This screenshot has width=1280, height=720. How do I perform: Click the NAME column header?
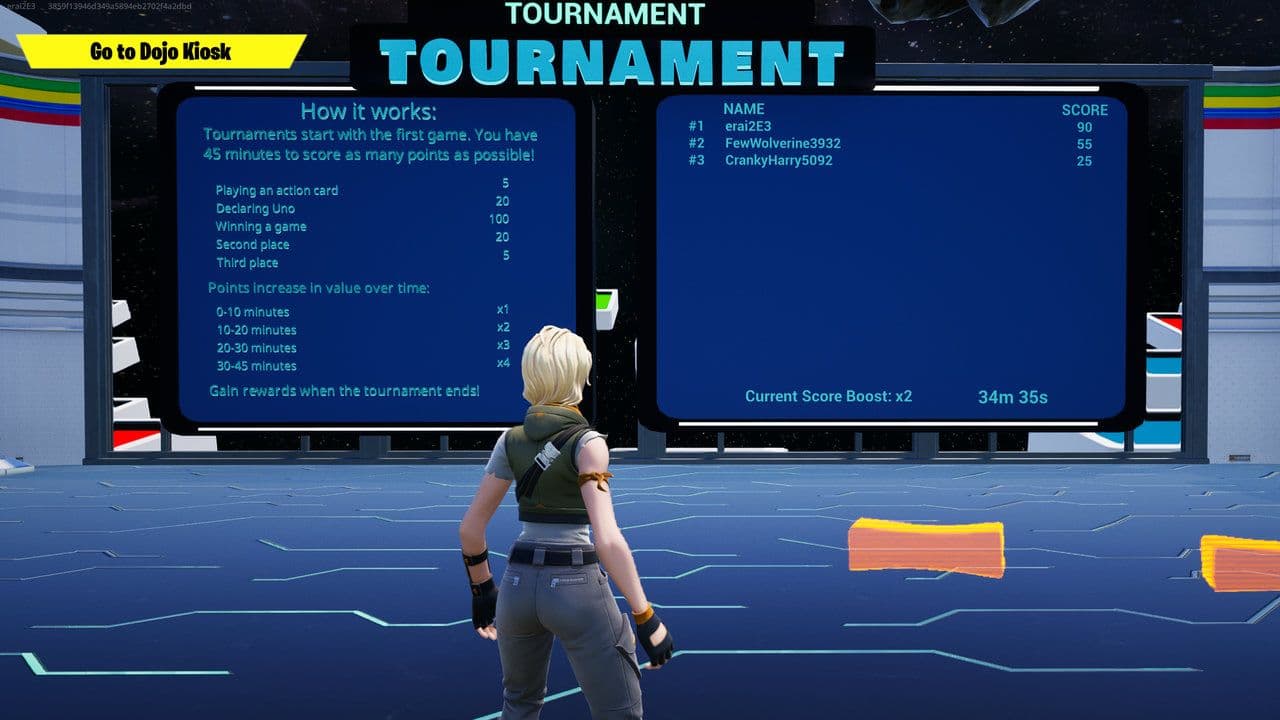click(743, 108)
